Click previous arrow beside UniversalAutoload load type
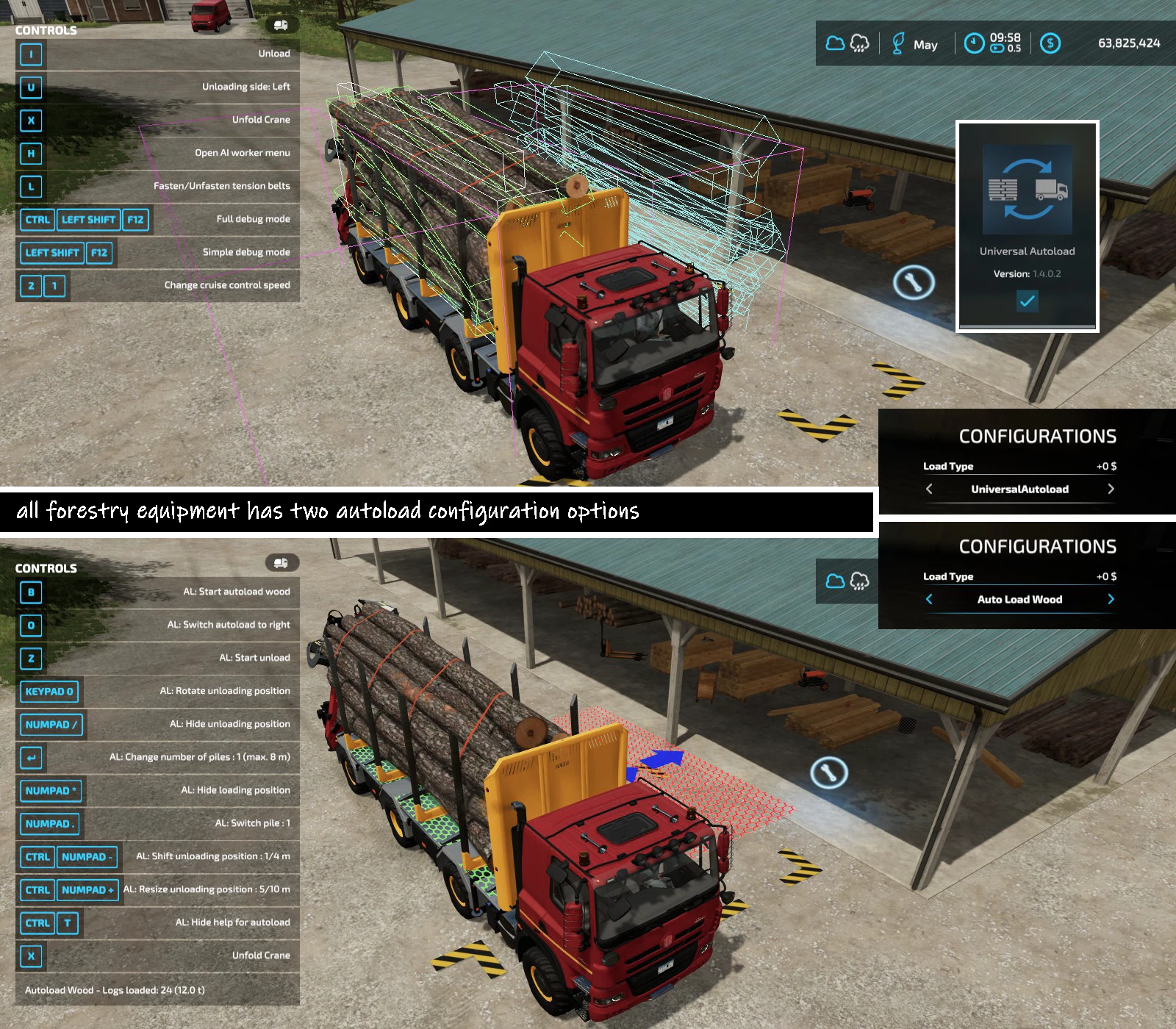Viewport: 1176px width, 1029px height. tap(929, 489)
